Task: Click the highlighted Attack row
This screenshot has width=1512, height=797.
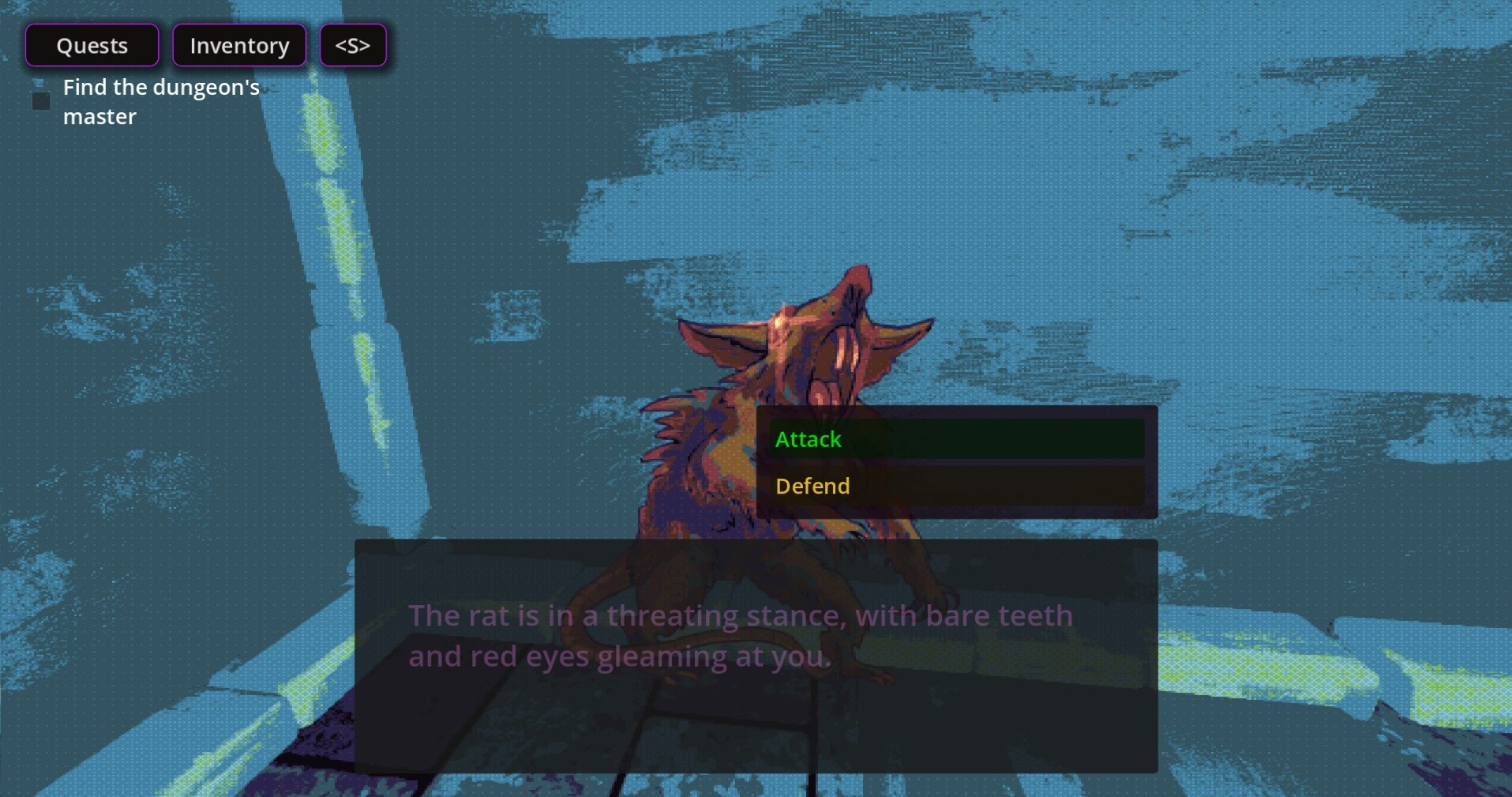Action: (955, 439)
